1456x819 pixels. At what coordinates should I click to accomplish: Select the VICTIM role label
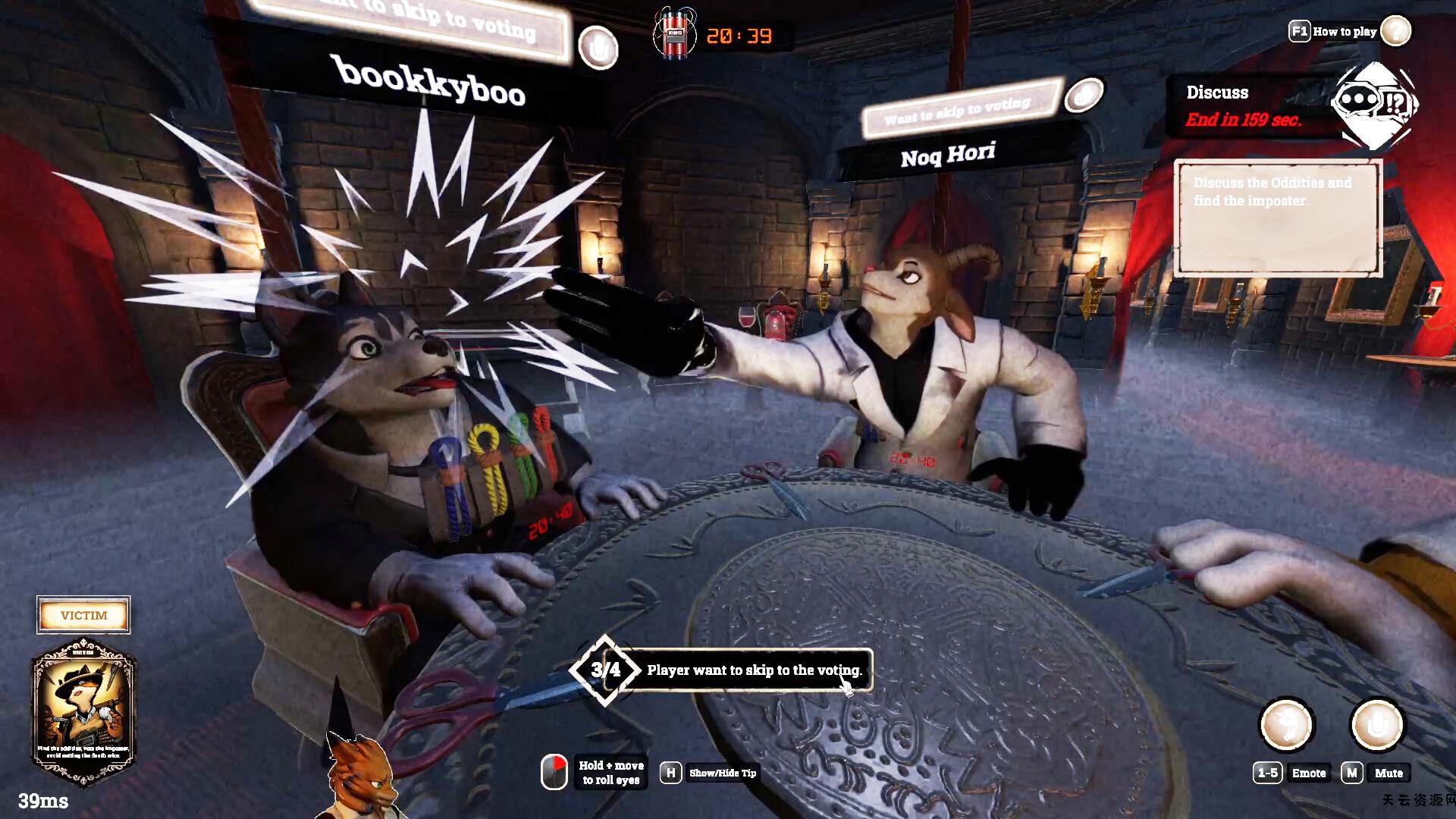(83, 615)
